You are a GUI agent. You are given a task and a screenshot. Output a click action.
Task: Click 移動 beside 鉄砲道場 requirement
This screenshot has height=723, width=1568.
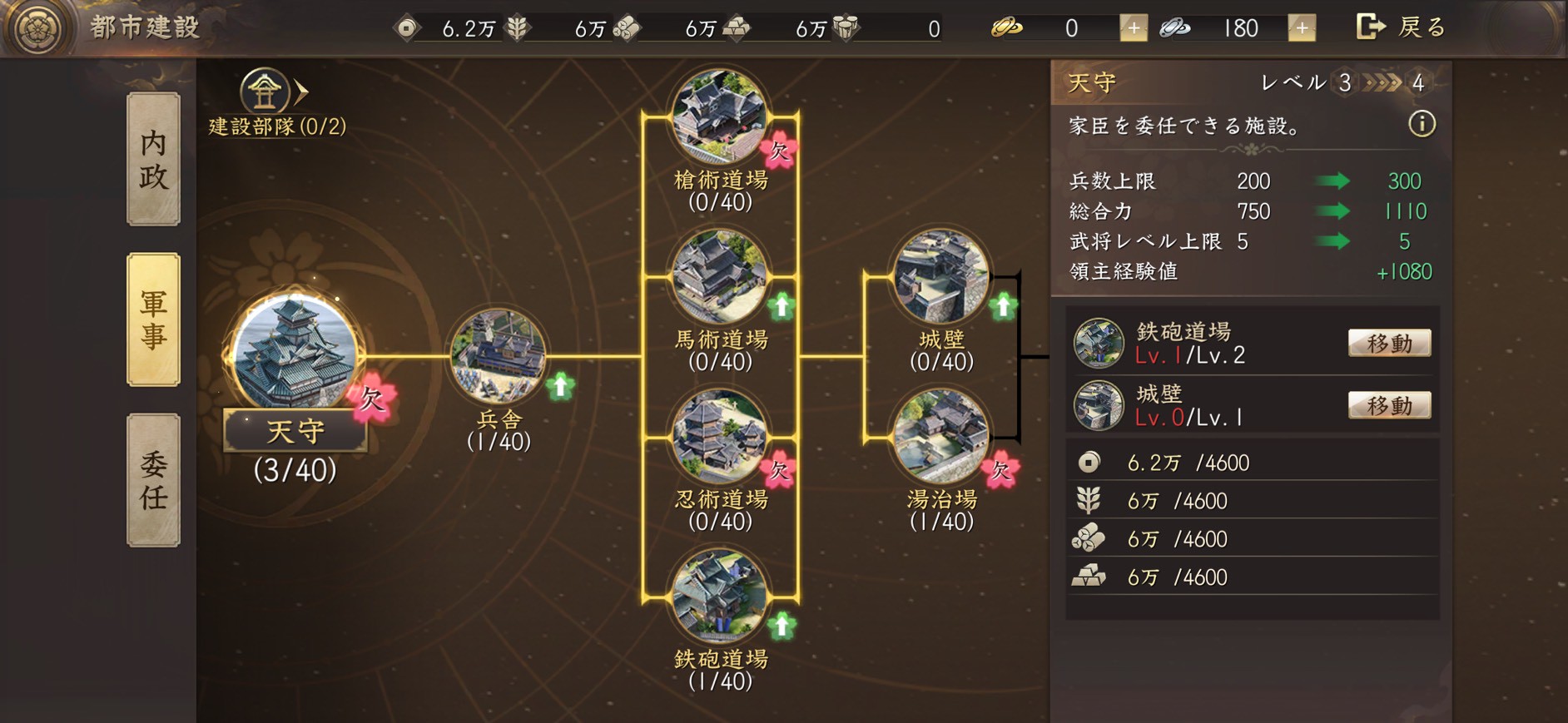point(1388,343)
